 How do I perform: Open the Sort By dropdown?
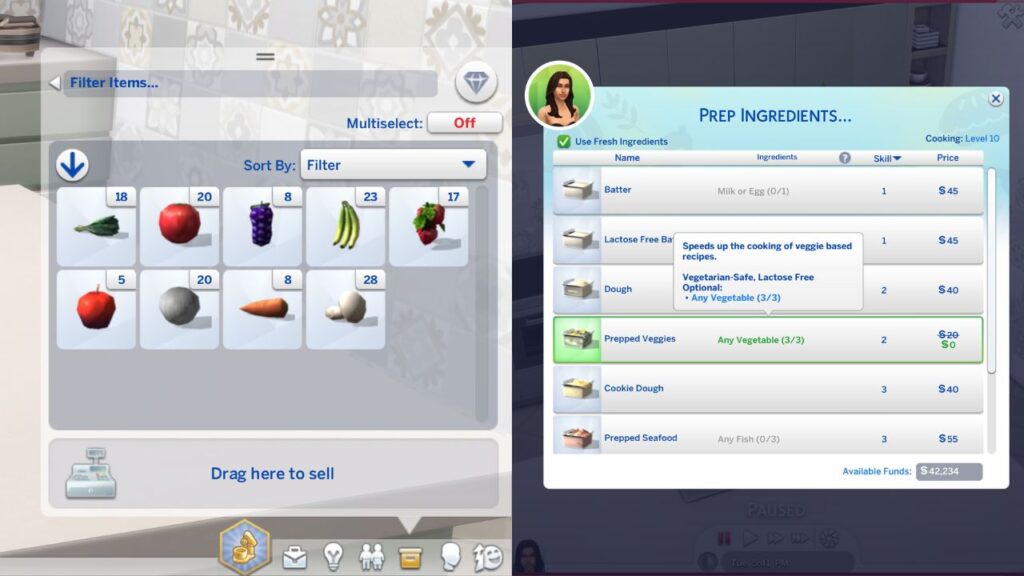coord(391,165)
